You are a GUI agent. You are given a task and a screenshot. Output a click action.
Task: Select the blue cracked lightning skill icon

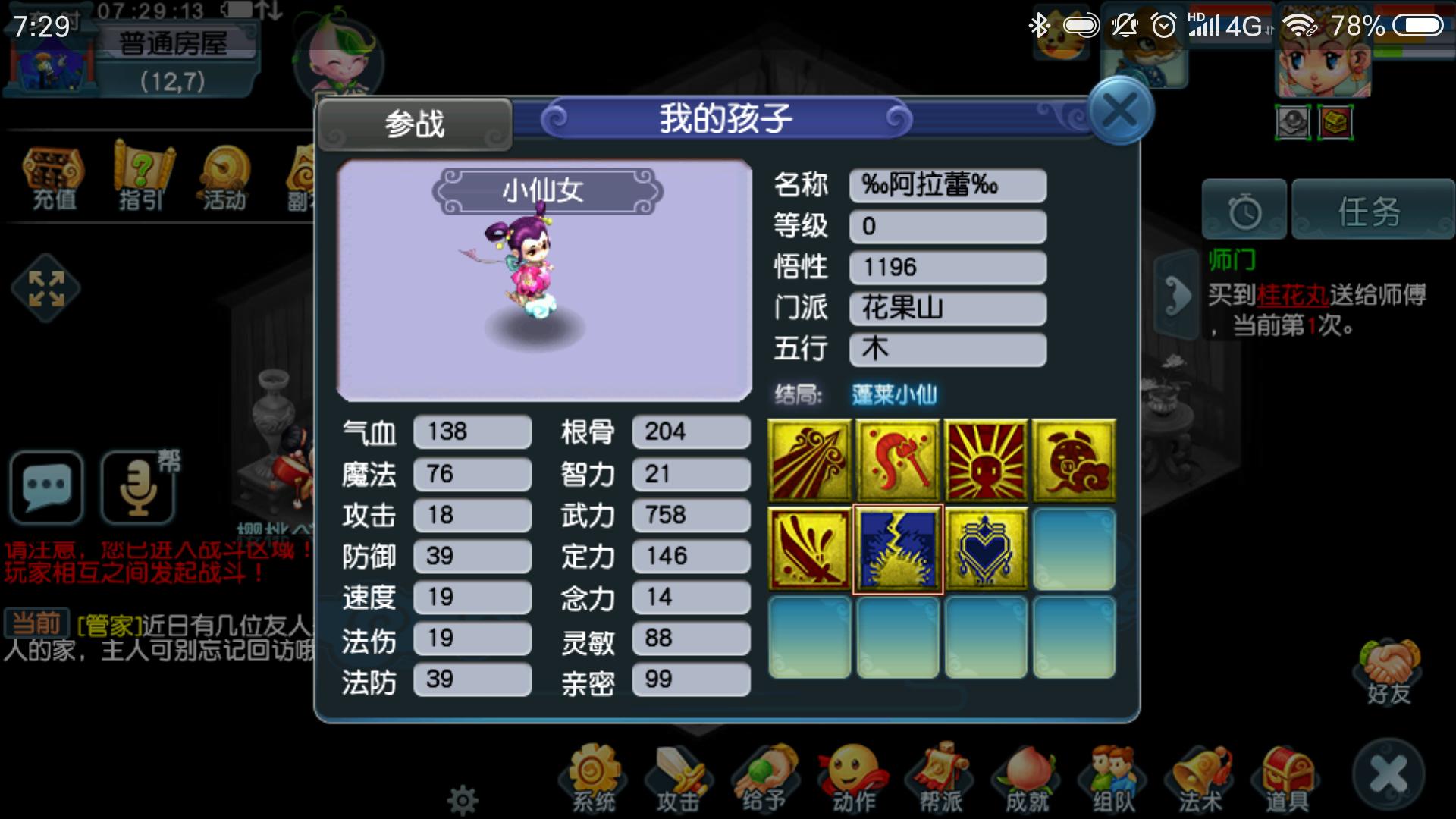click(x=898, y=549)
